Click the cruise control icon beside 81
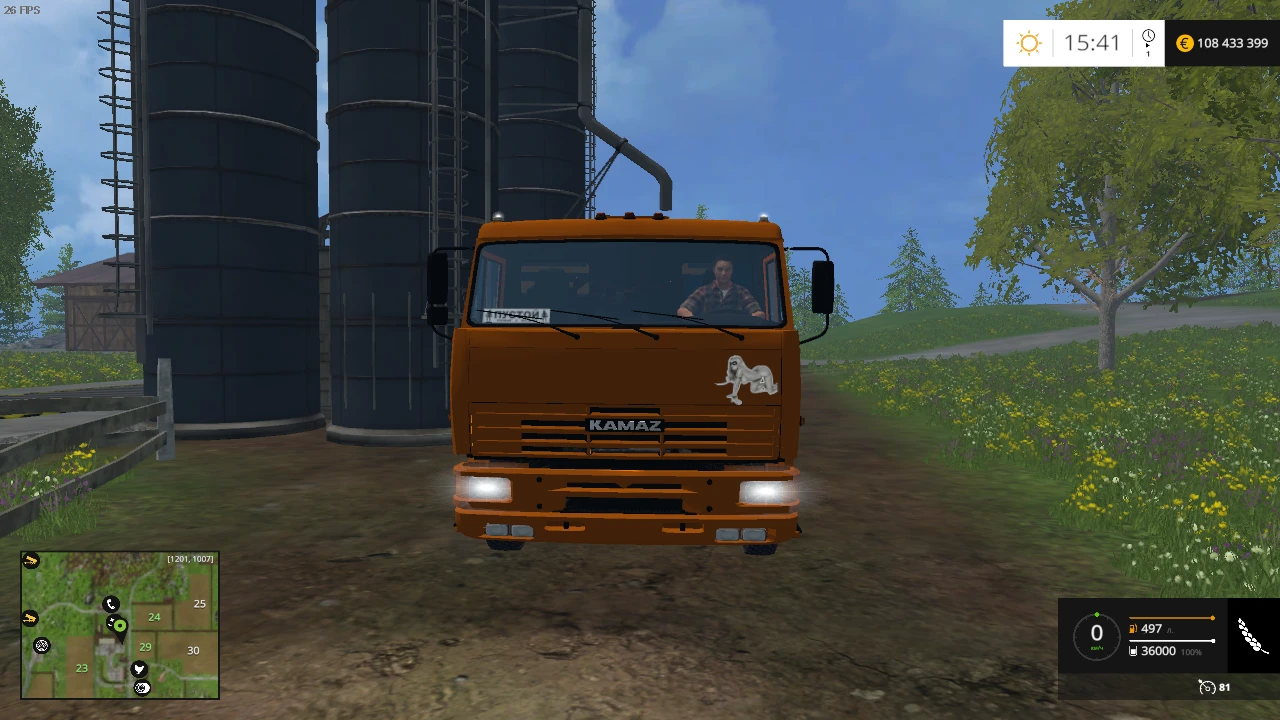The image size is (1280, 720). pos(1208,688)
